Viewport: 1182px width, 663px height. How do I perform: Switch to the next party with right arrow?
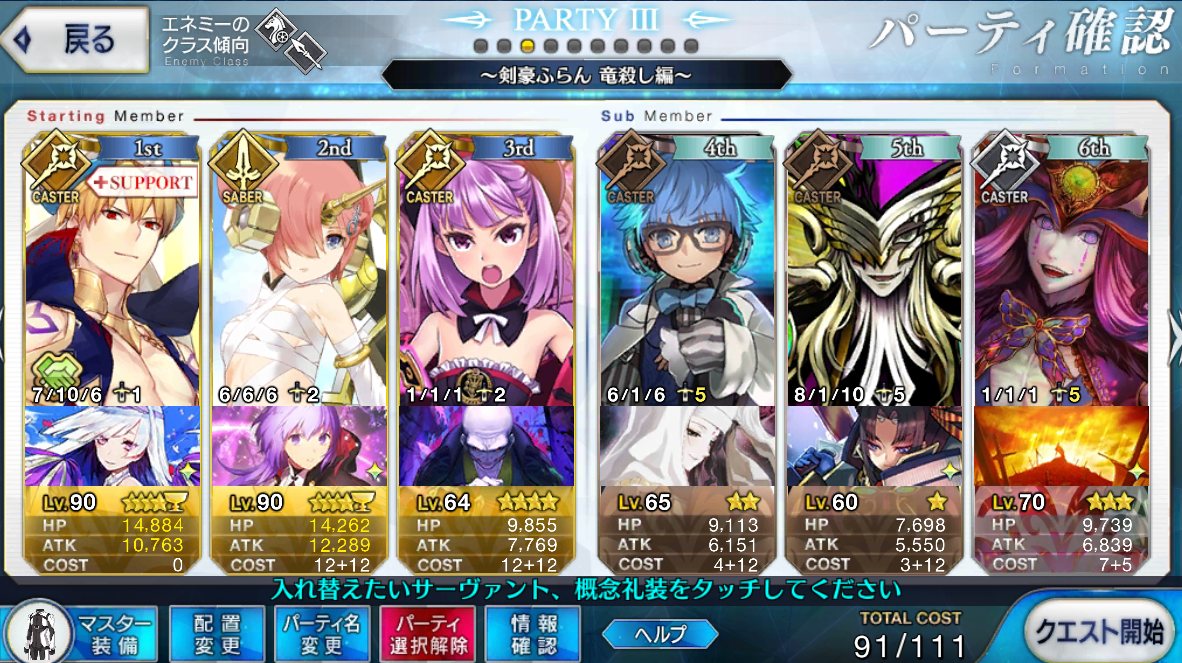[x=1174, y=330]
